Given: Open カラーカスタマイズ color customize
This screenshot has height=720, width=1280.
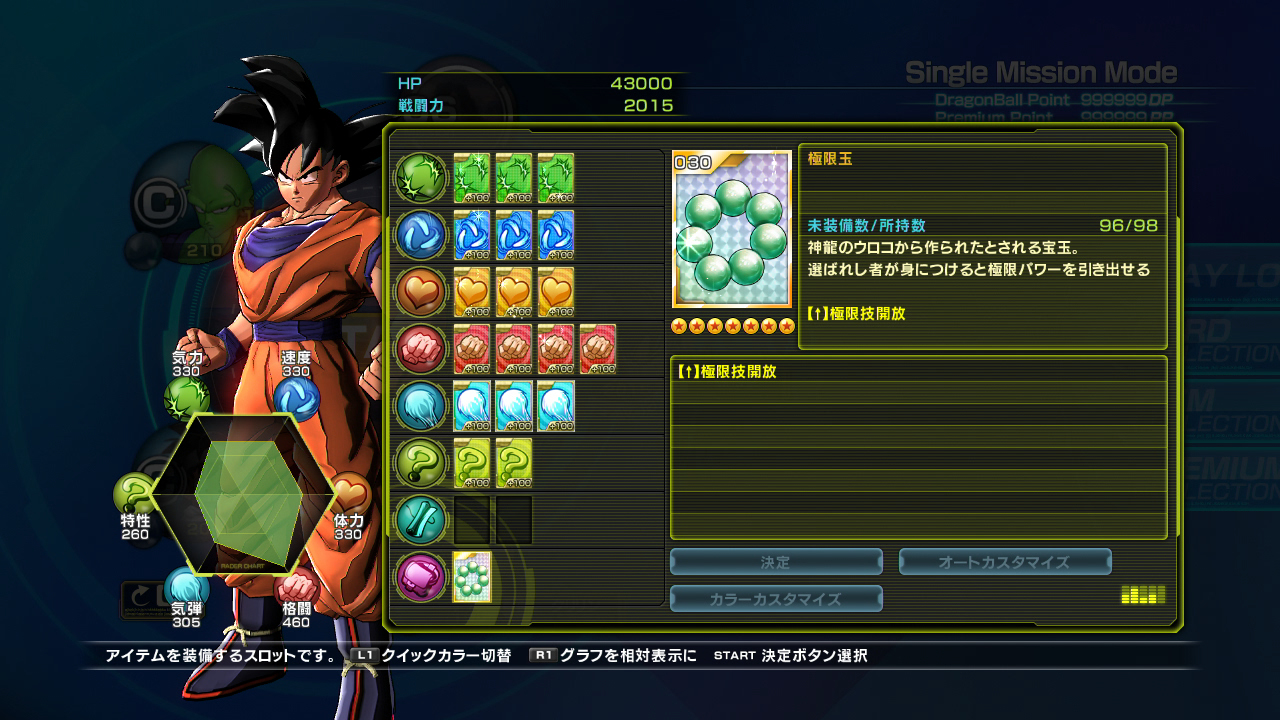Looking at the screenshot, I should click(776, 599).
